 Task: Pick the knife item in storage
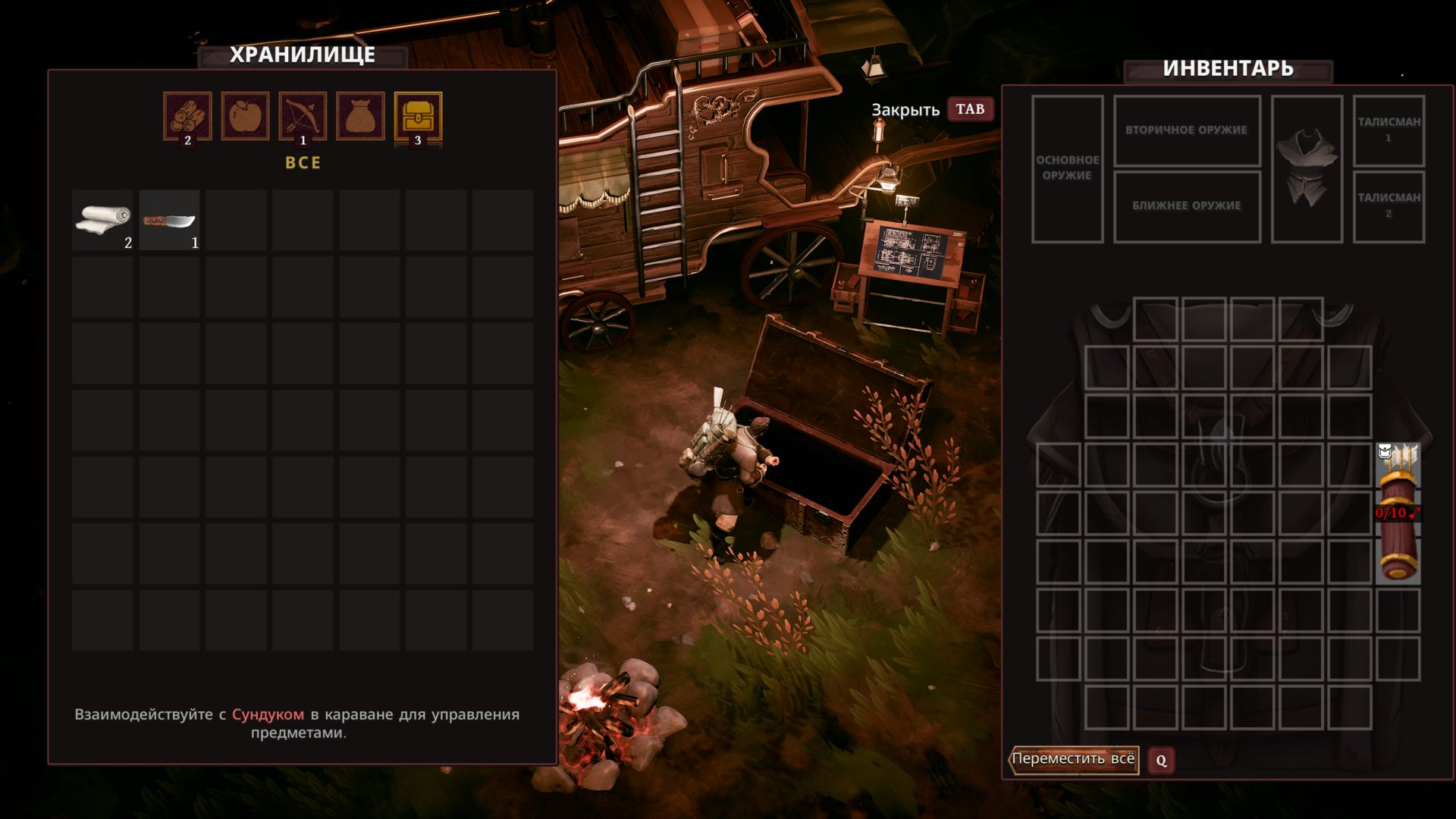(x=169, y=220)
